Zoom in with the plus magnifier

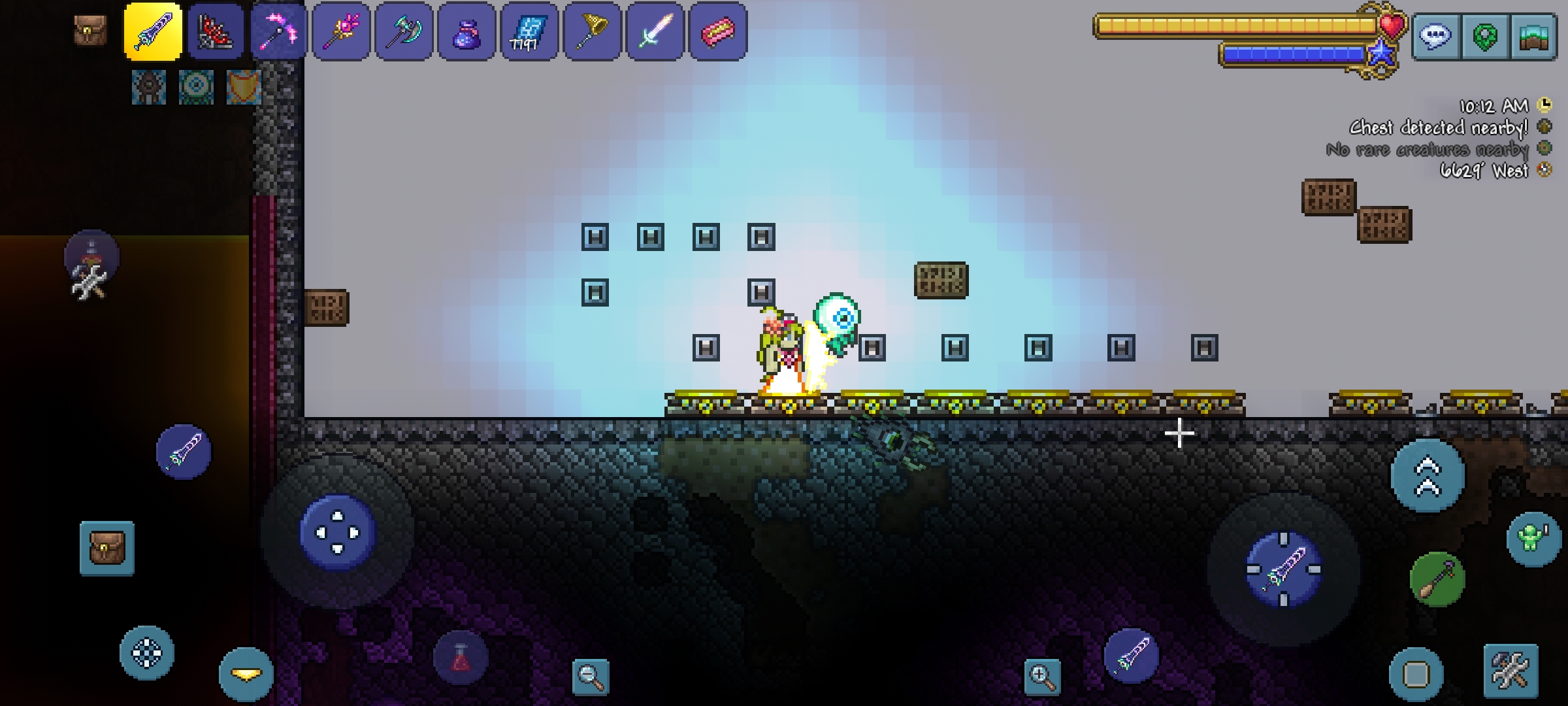[1042, 676]
